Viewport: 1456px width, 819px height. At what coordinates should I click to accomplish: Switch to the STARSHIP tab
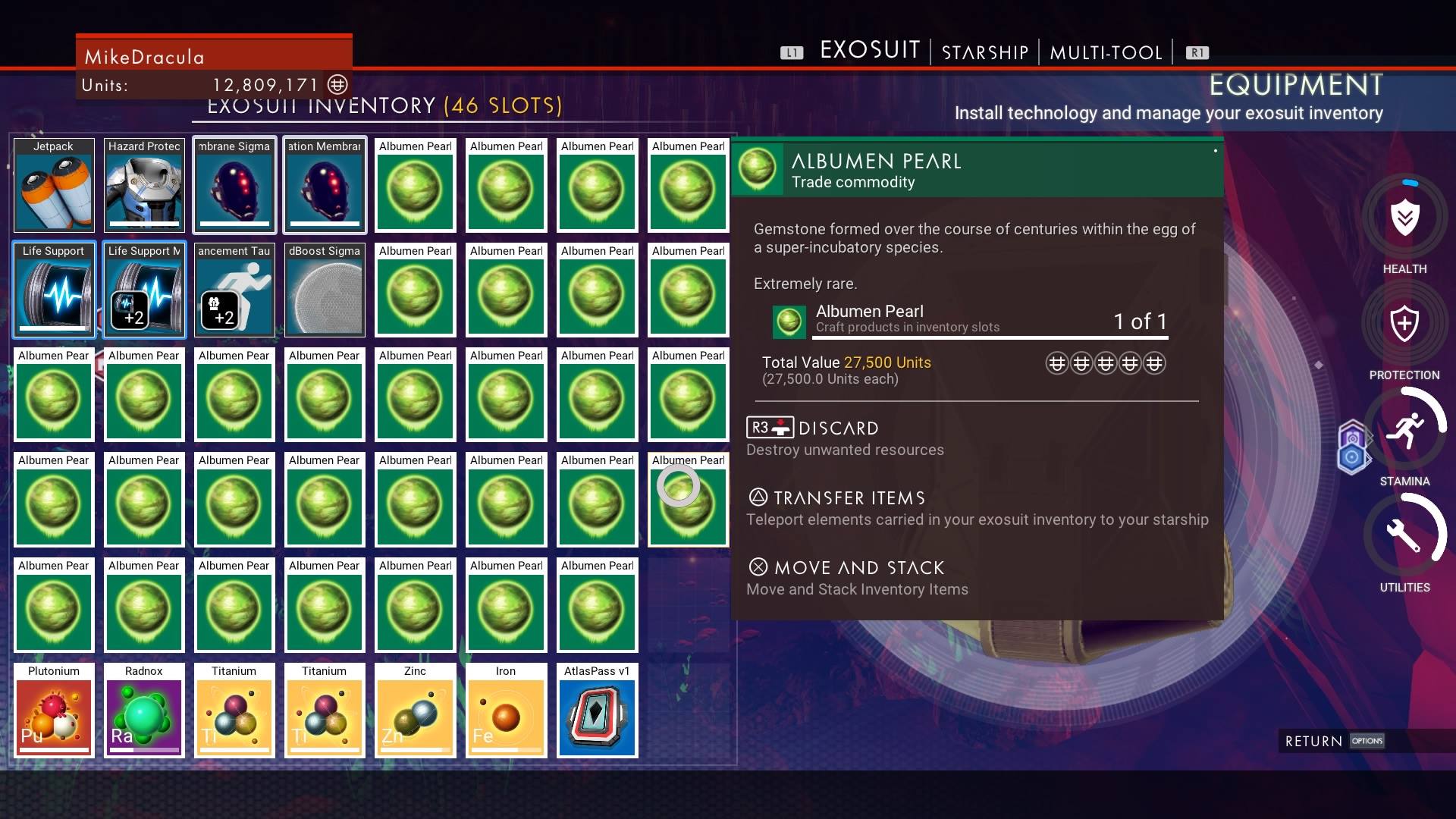point(984,52)
